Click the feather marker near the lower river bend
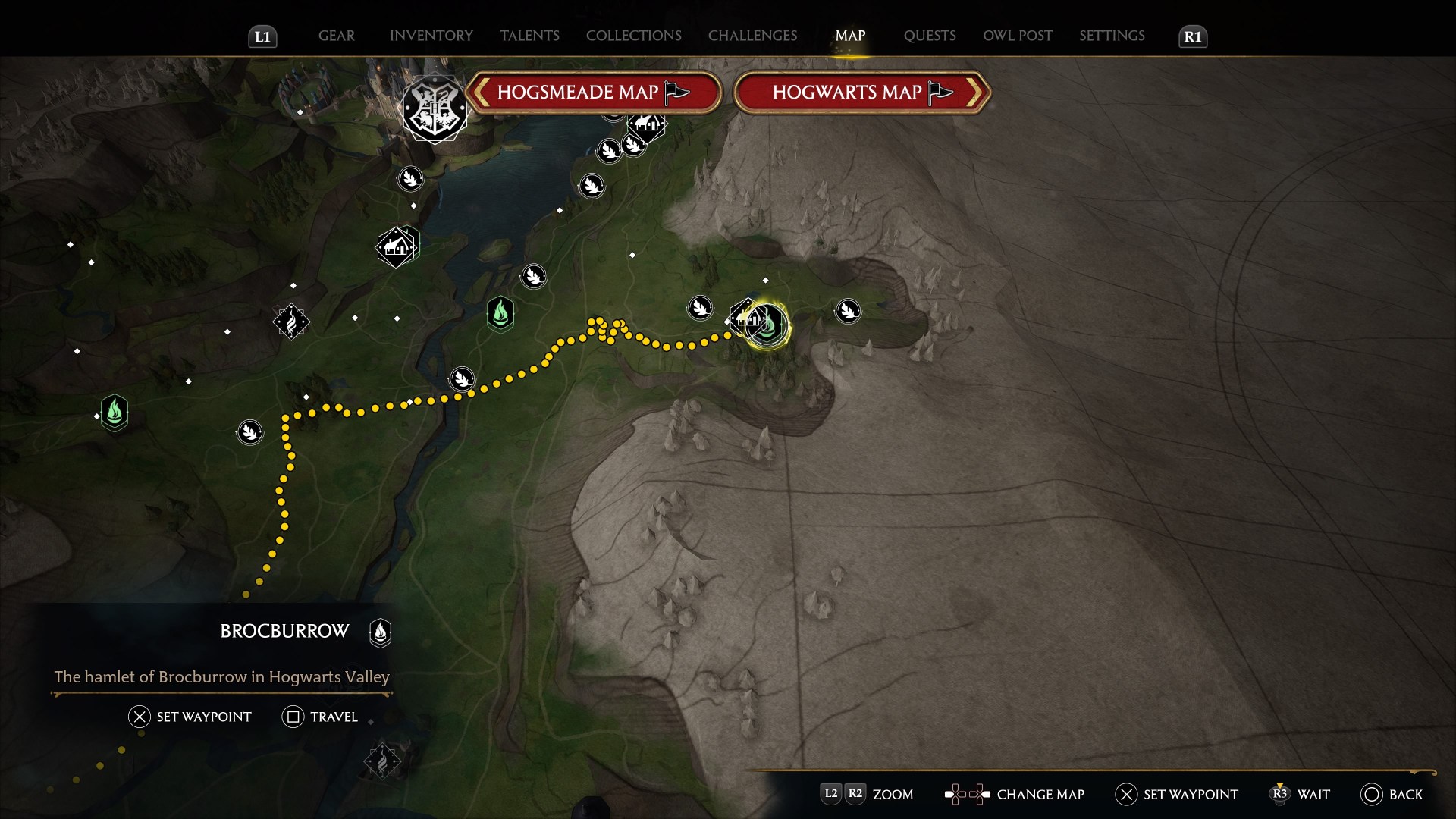 (463, 378)
